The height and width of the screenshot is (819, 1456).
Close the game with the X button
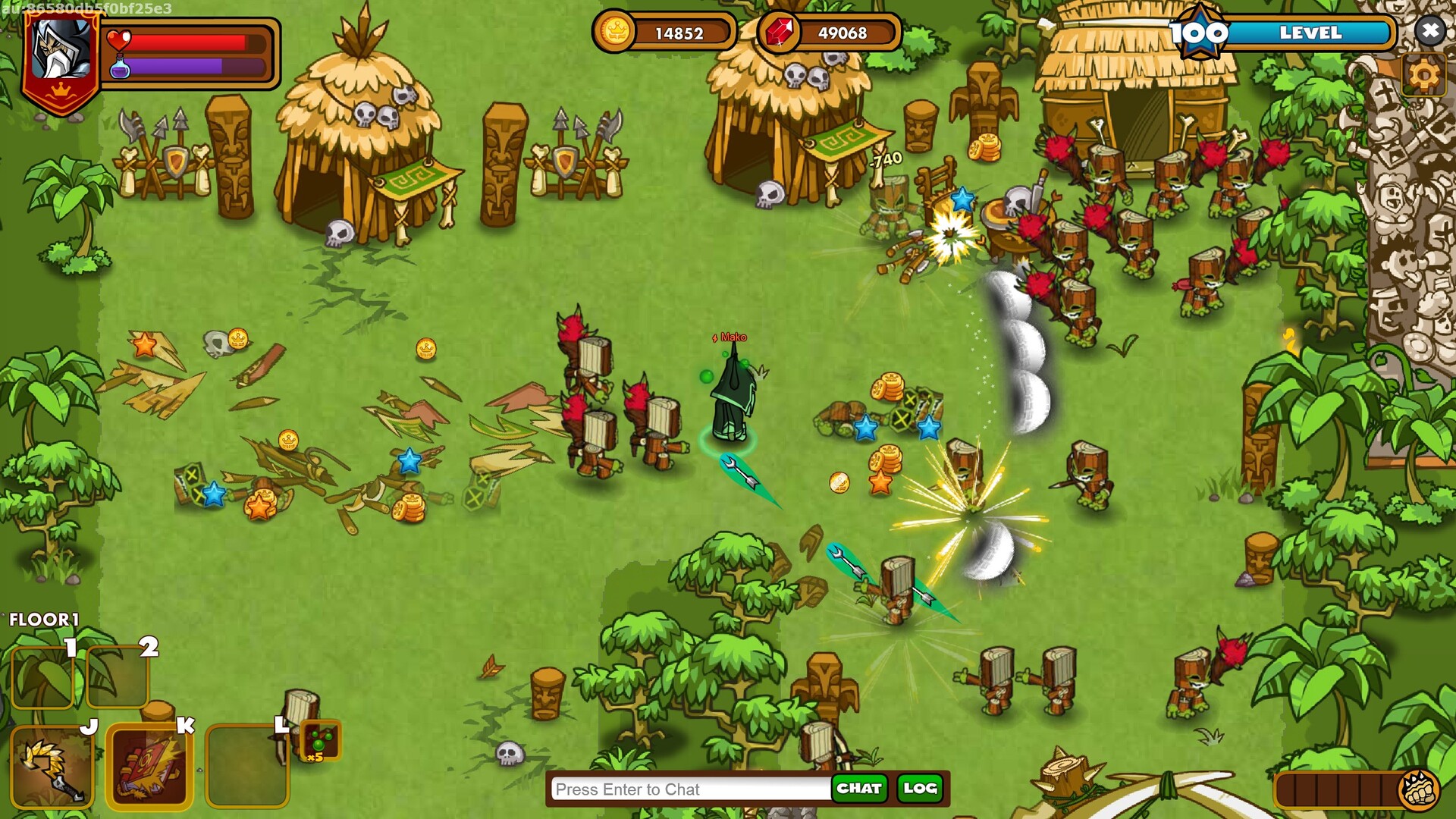(1429, 31)
